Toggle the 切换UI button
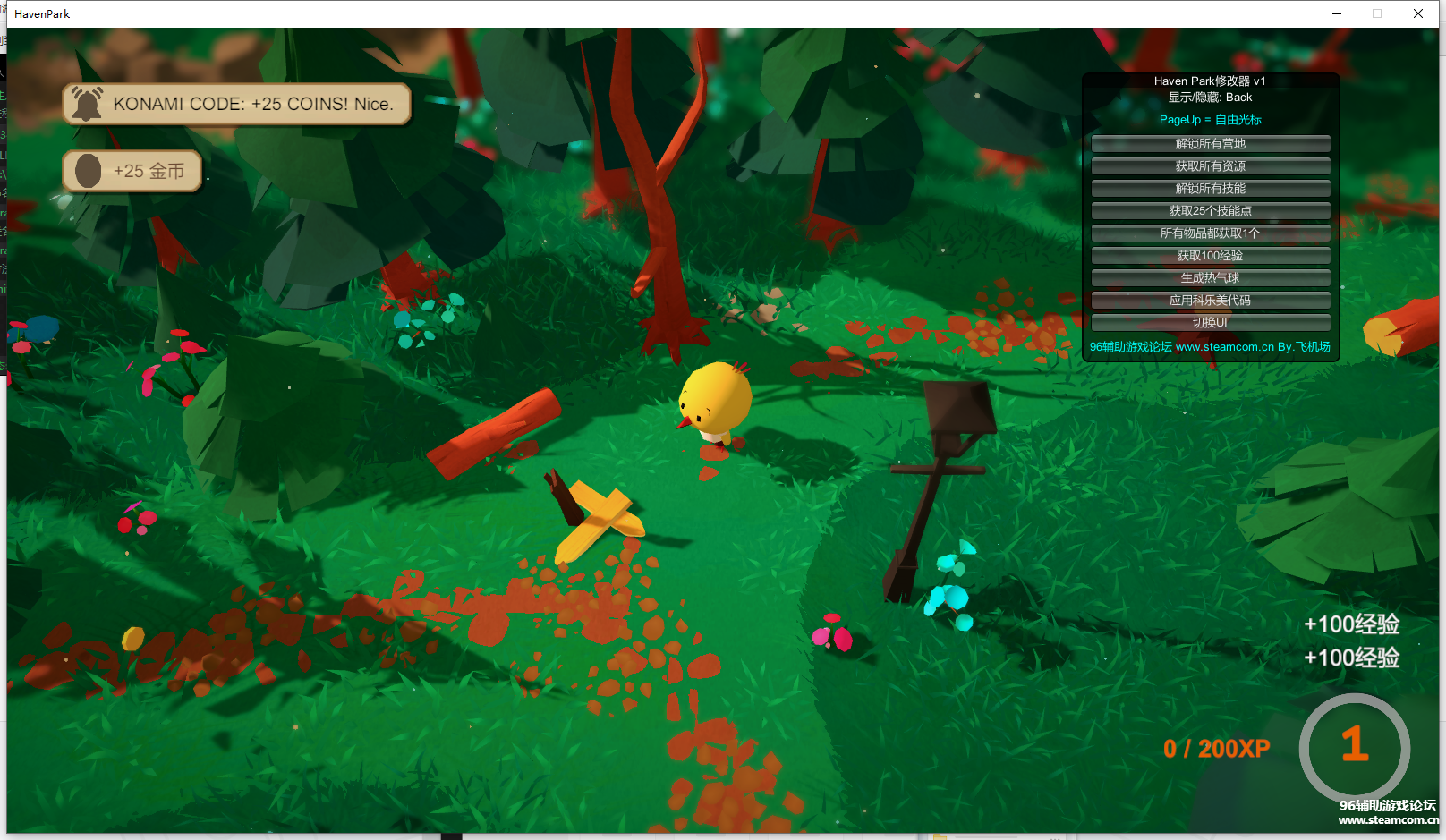 point(1210,323)
